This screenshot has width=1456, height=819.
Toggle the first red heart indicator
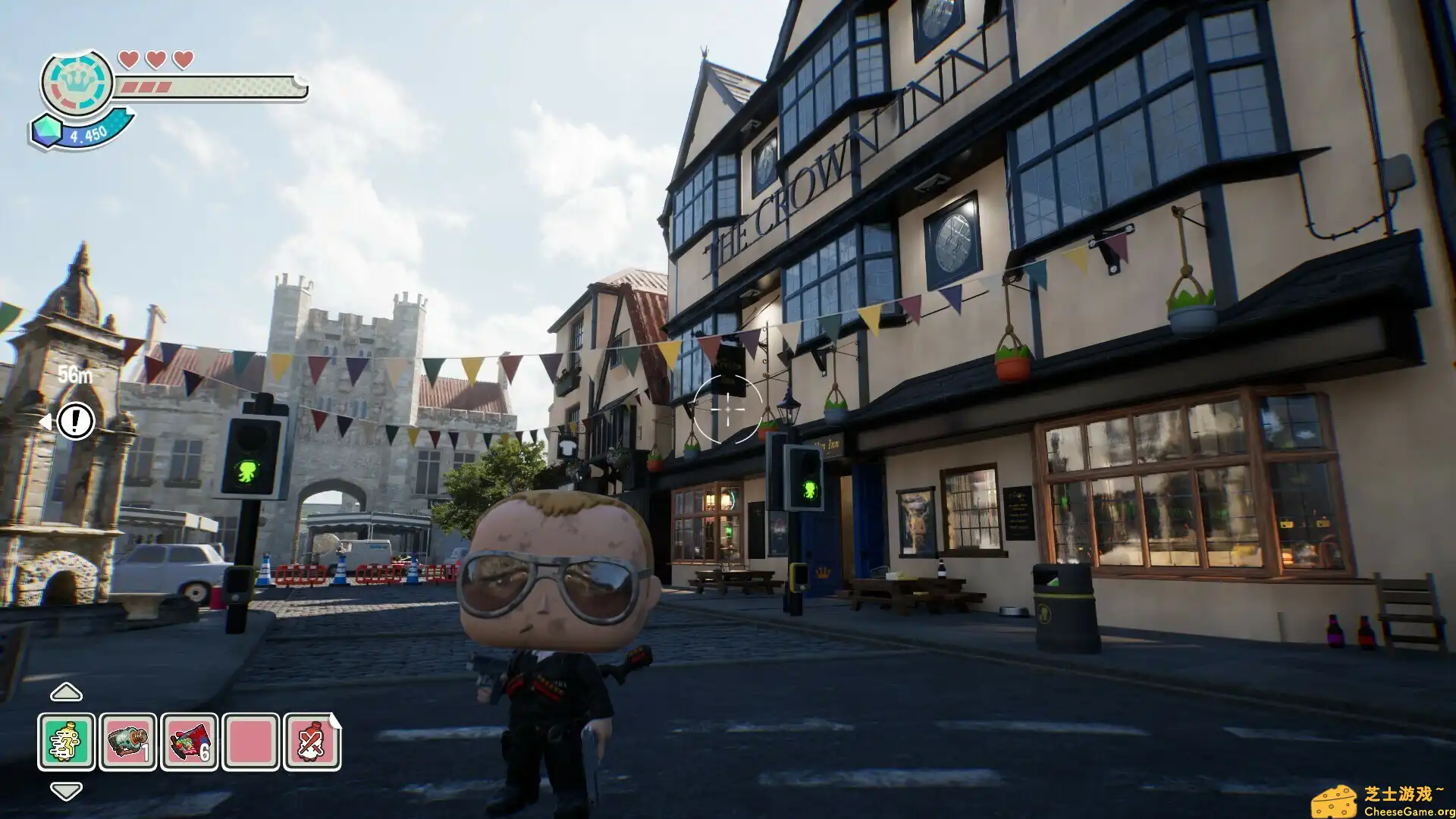tap(128, 58)
